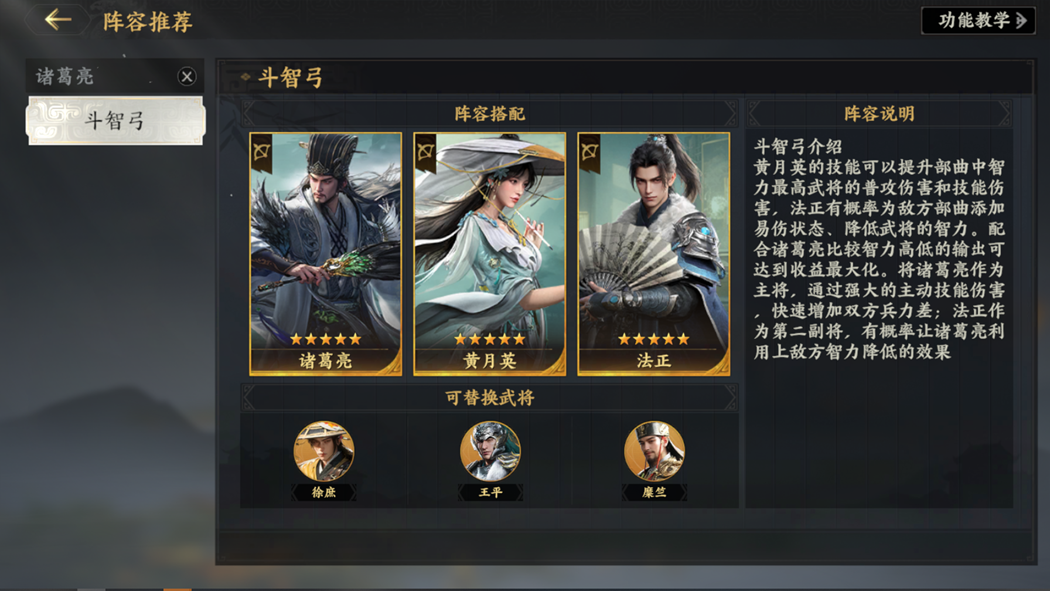
Task: View the 黄月英 hero card
Action: tap(490, 254)
